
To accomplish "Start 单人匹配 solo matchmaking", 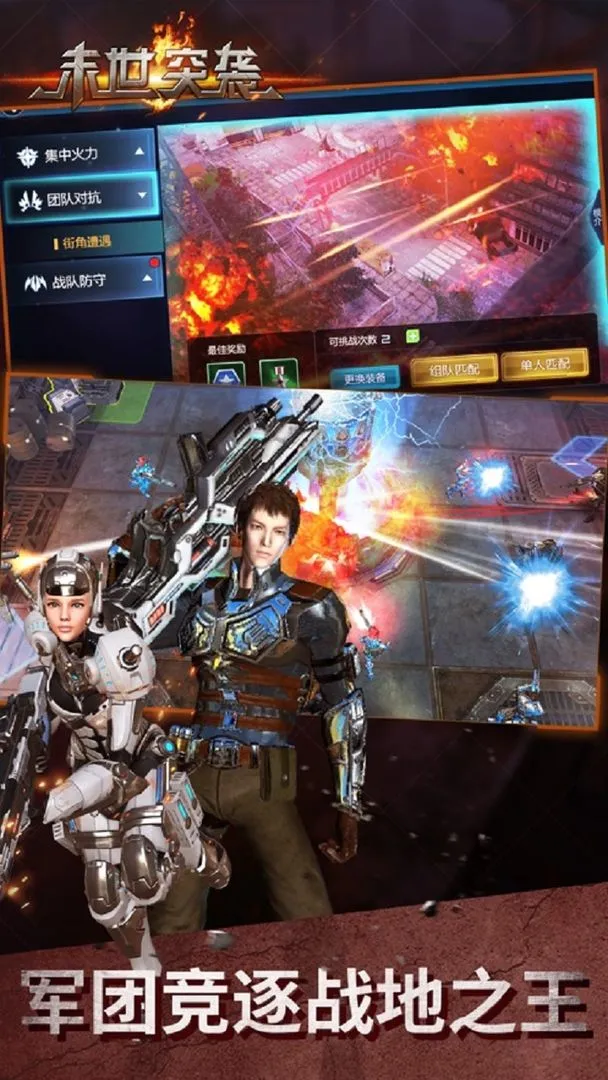I will (x=544, y=366).
